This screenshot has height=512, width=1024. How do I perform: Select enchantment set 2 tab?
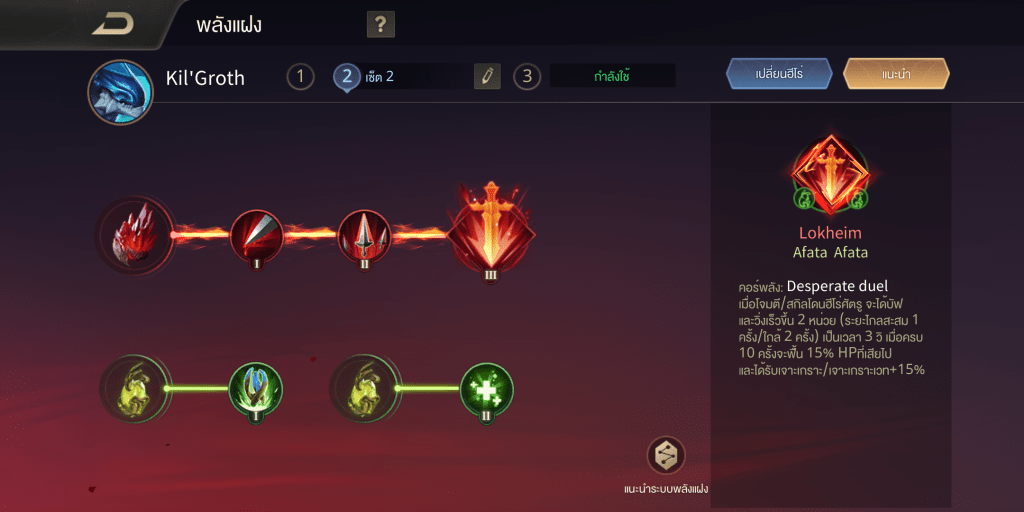click(347, 76)
